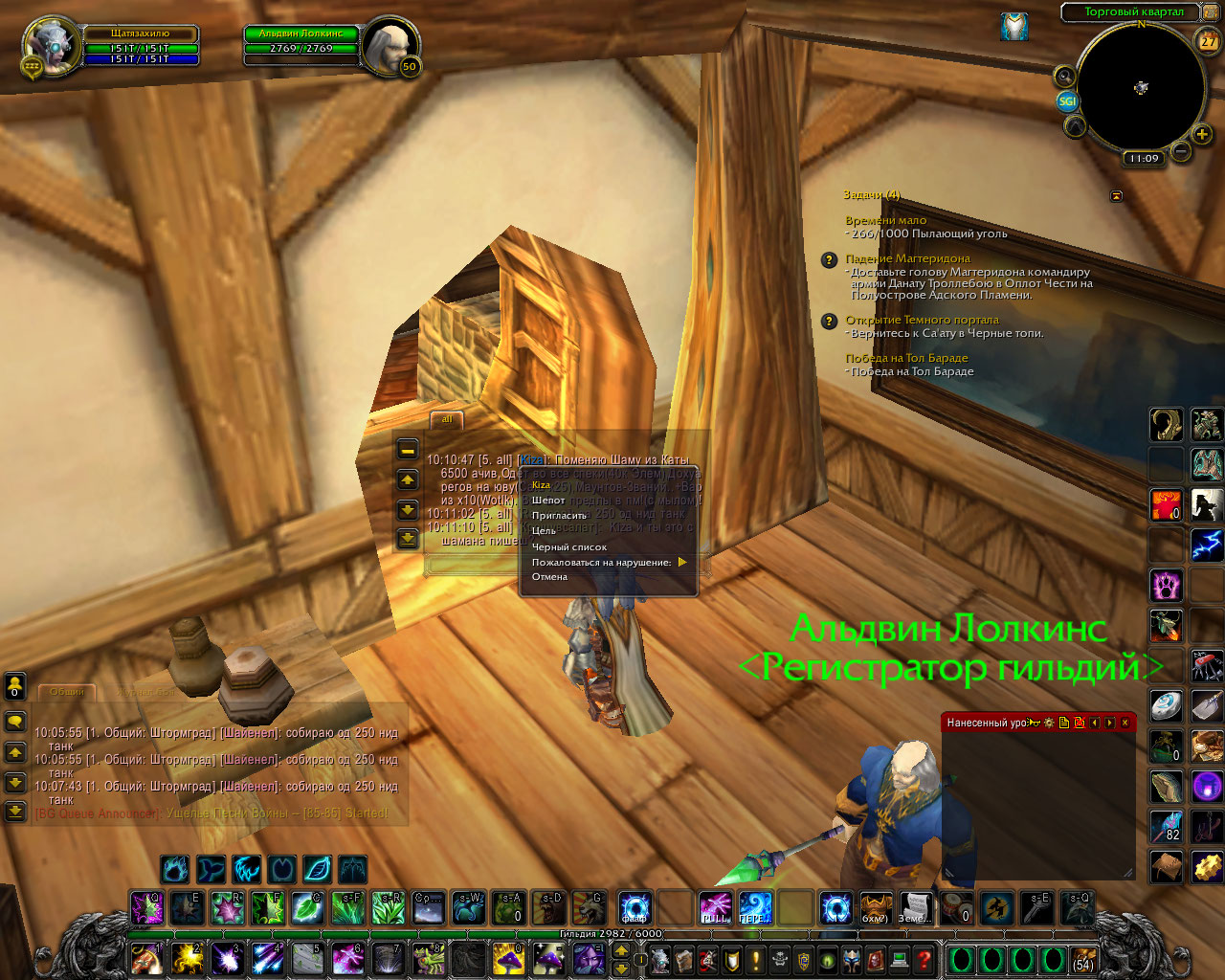Select the Альдвин Лолкинс target portrait

391,44
